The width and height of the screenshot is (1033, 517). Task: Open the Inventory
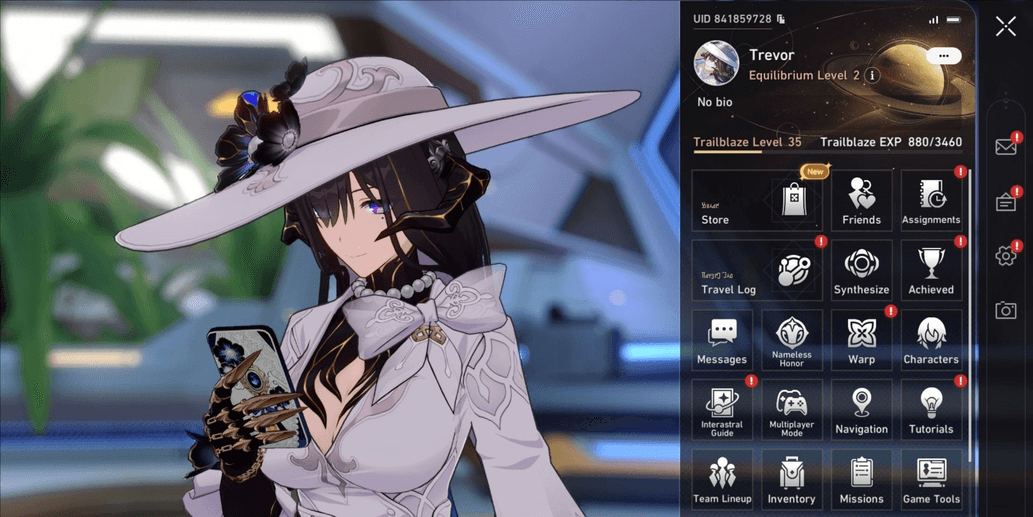(792, 480)
